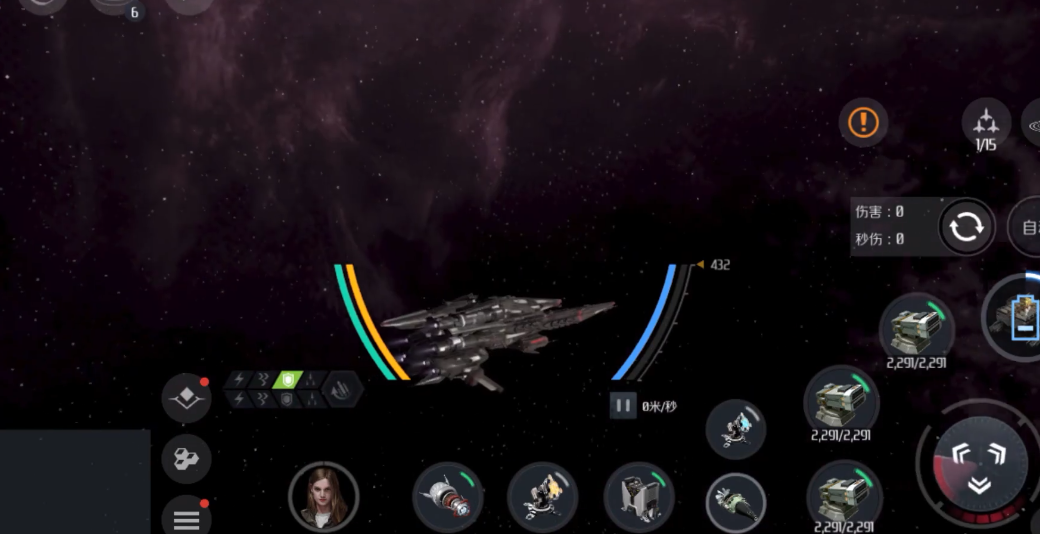The image size is (1040, 534).
Task: Tap the orange exclamation alert icon
Action: click(x=863, y=123)
